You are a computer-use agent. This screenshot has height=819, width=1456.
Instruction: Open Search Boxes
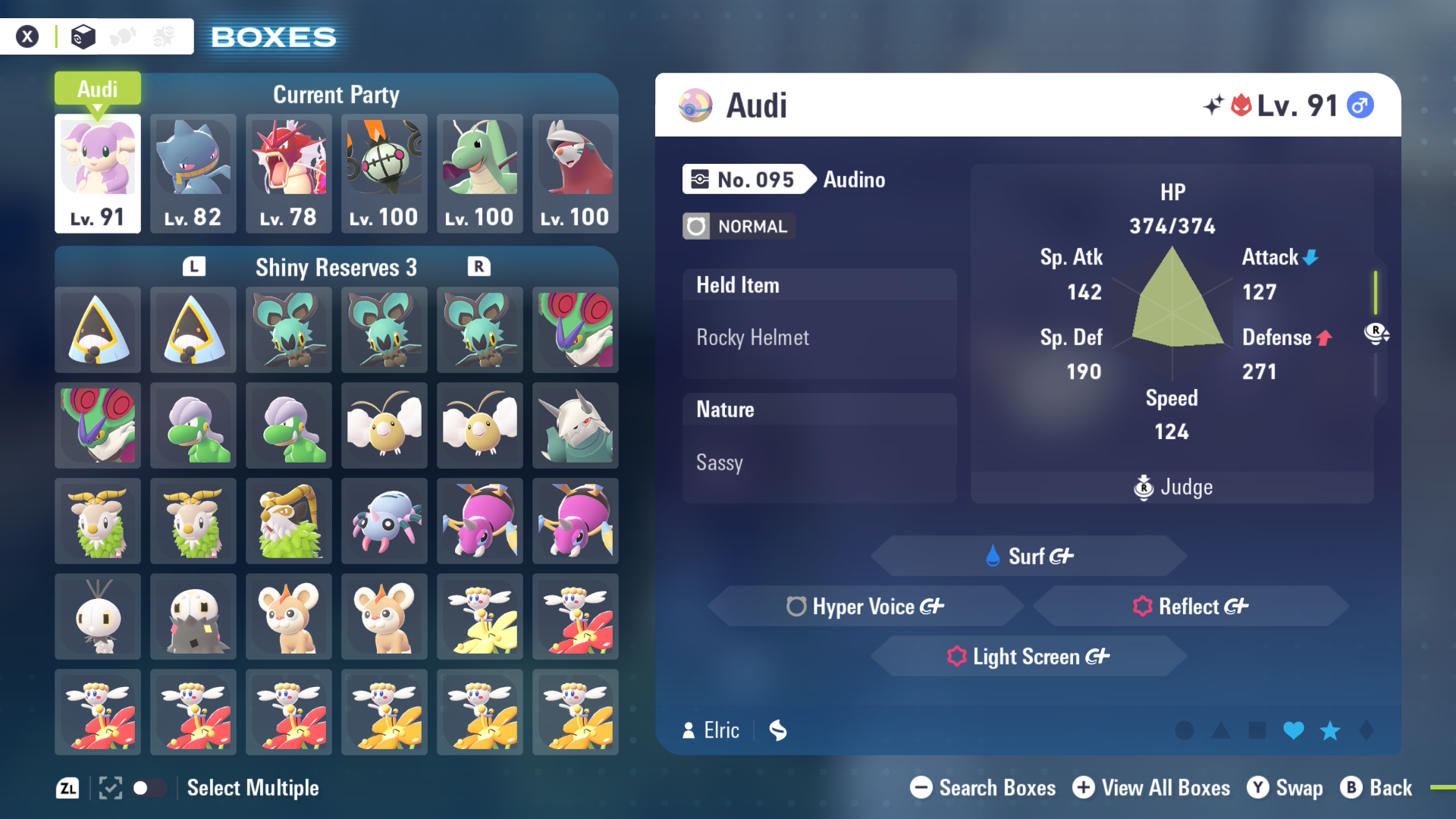[x=984, y=788]
